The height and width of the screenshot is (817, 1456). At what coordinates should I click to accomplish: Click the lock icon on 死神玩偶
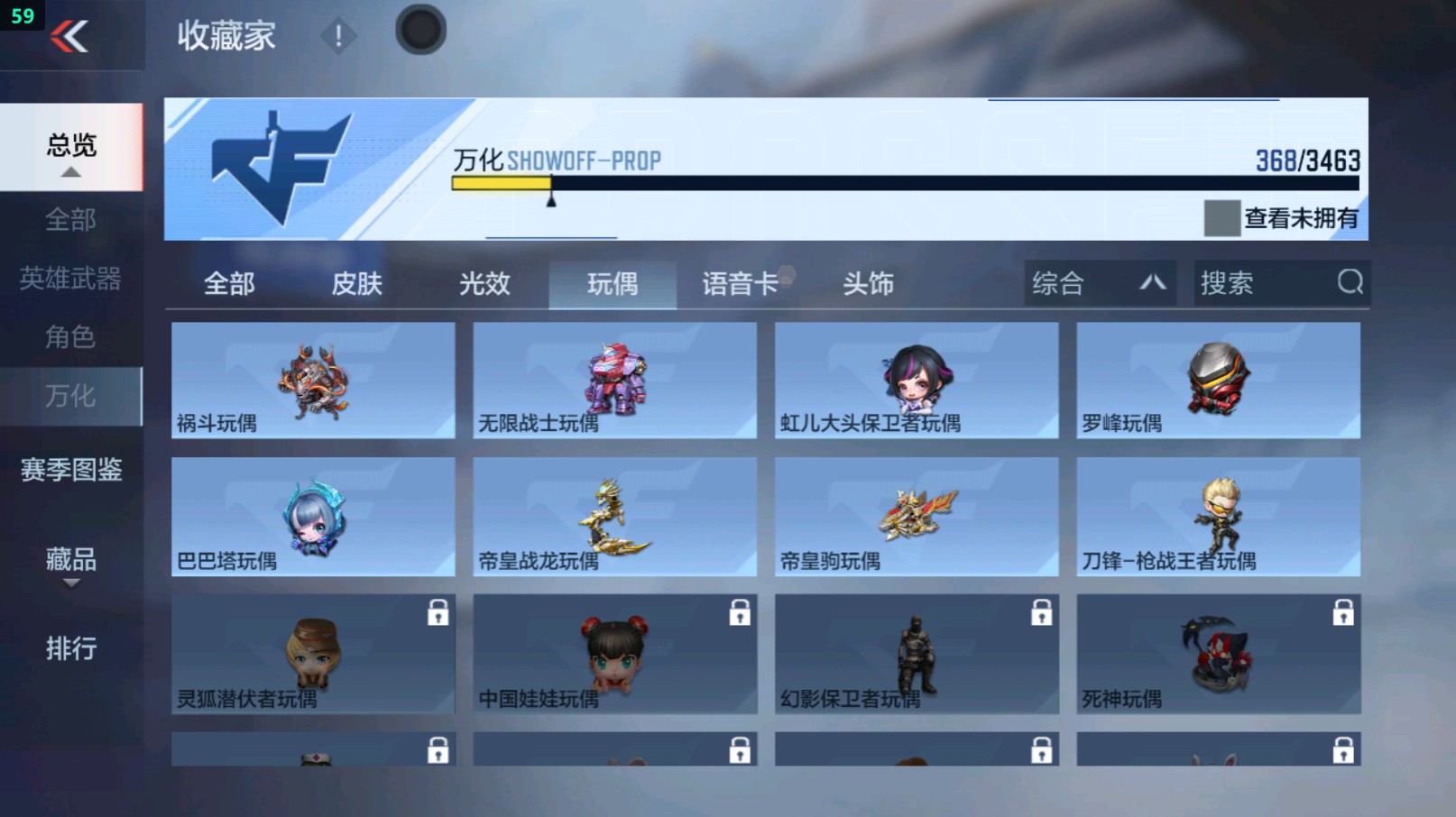1343,613
